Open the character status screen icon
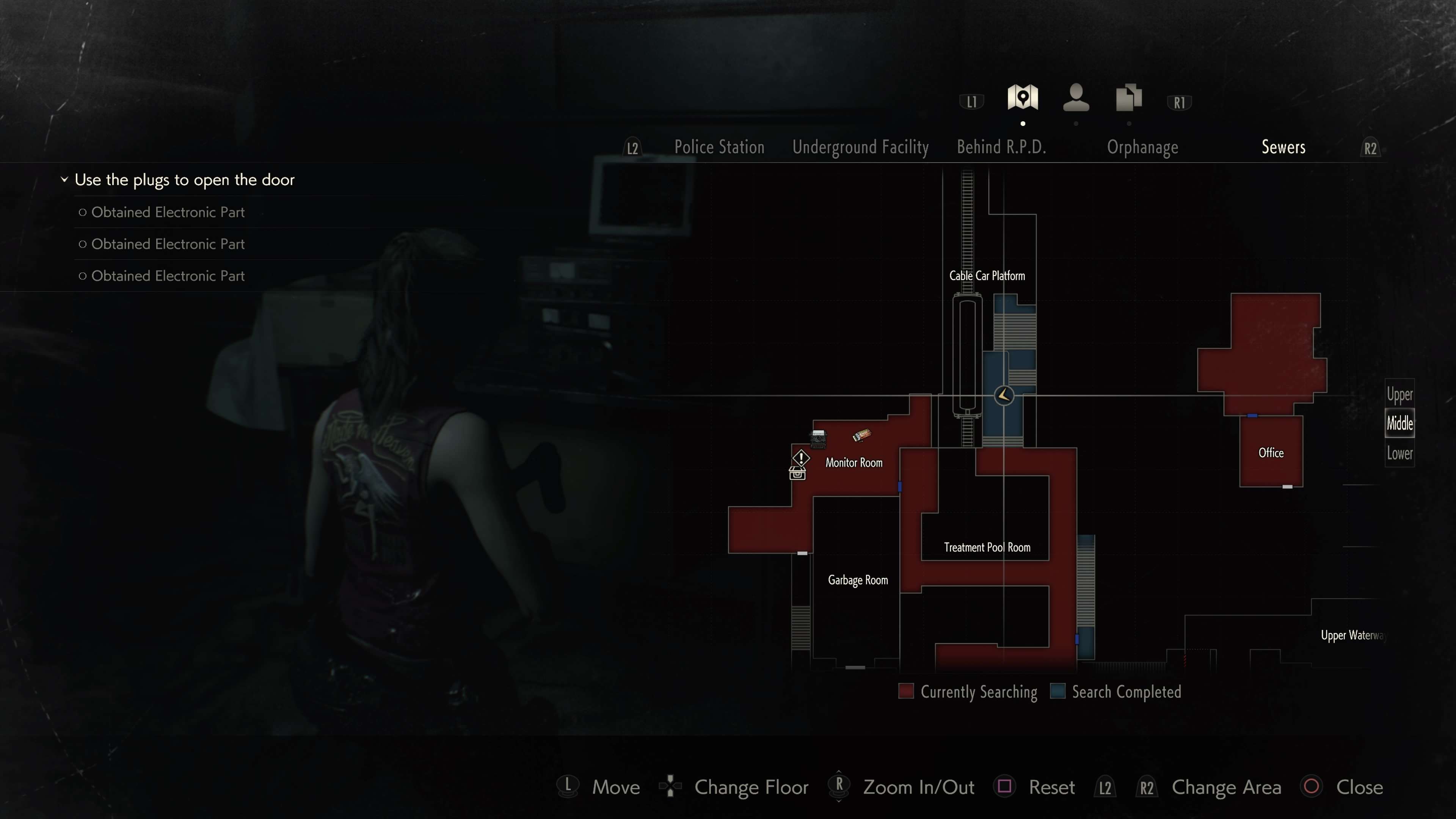The height and width of the screenshot is (819, 1456). click(x=1076, y=98)
